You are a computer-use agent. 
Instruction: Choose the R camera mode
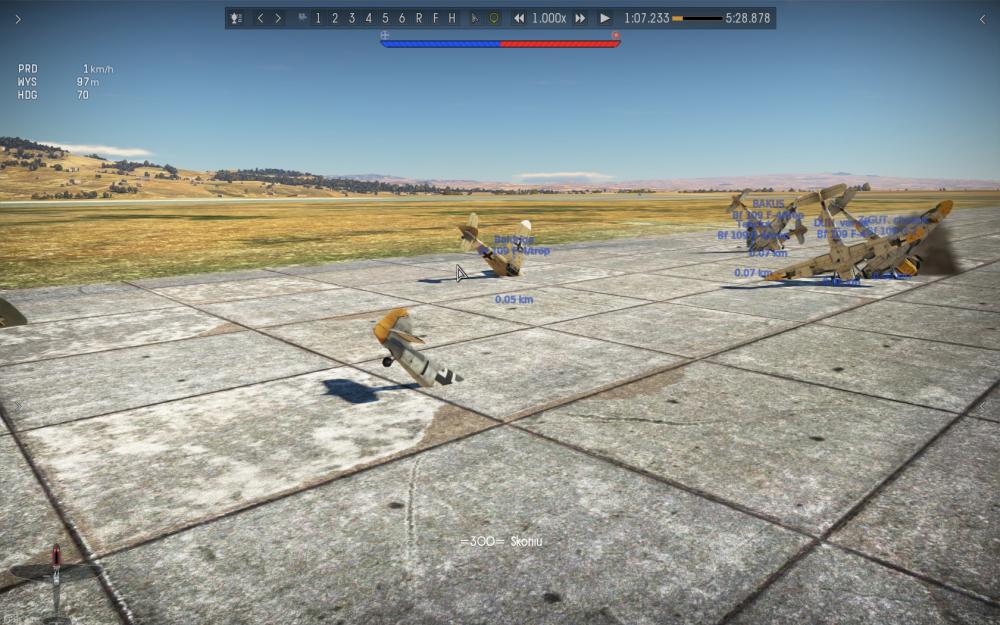tap(419, 18)
